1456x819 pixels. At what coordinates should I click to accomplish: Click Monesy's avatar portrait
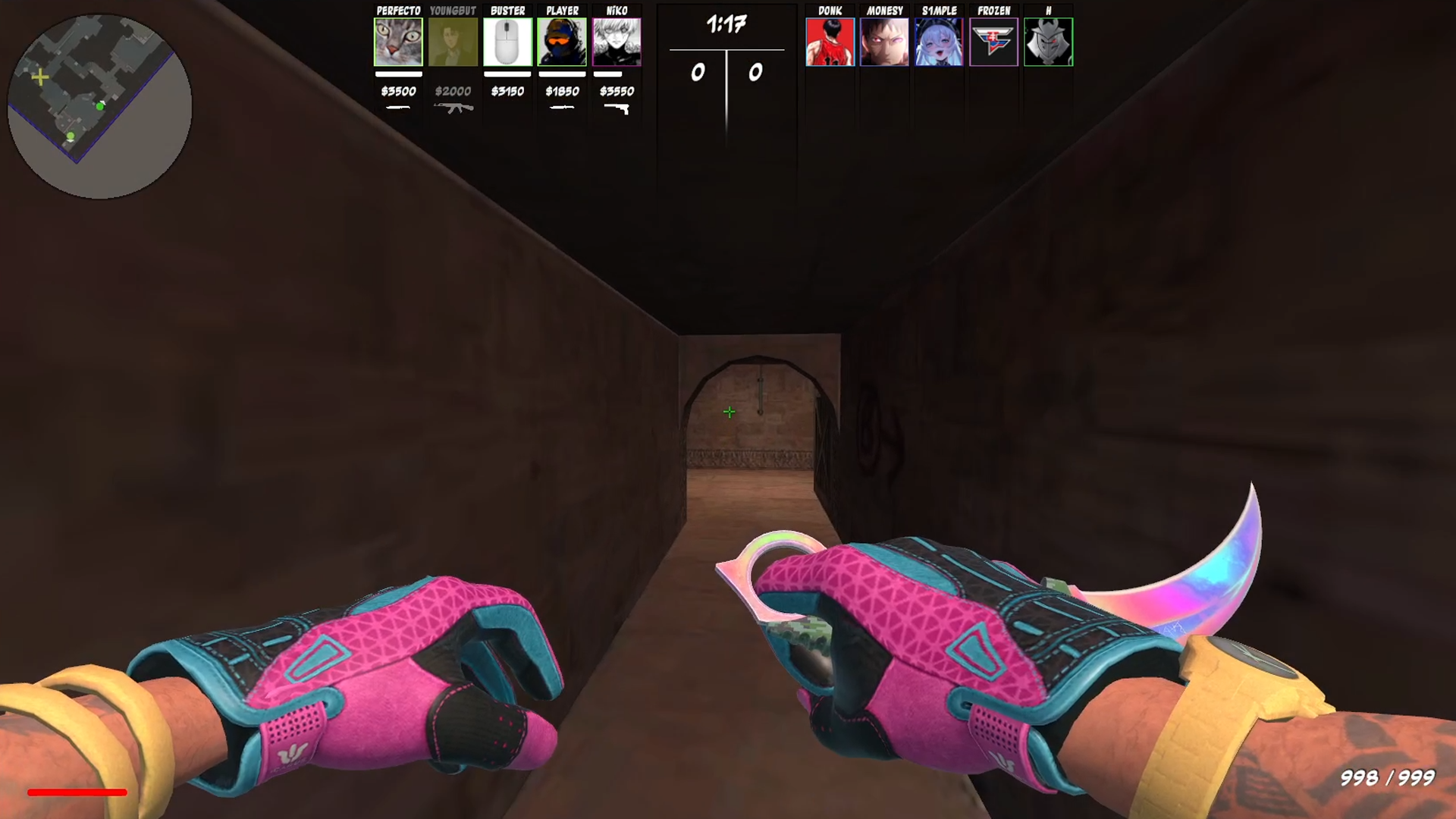point(884,41)
